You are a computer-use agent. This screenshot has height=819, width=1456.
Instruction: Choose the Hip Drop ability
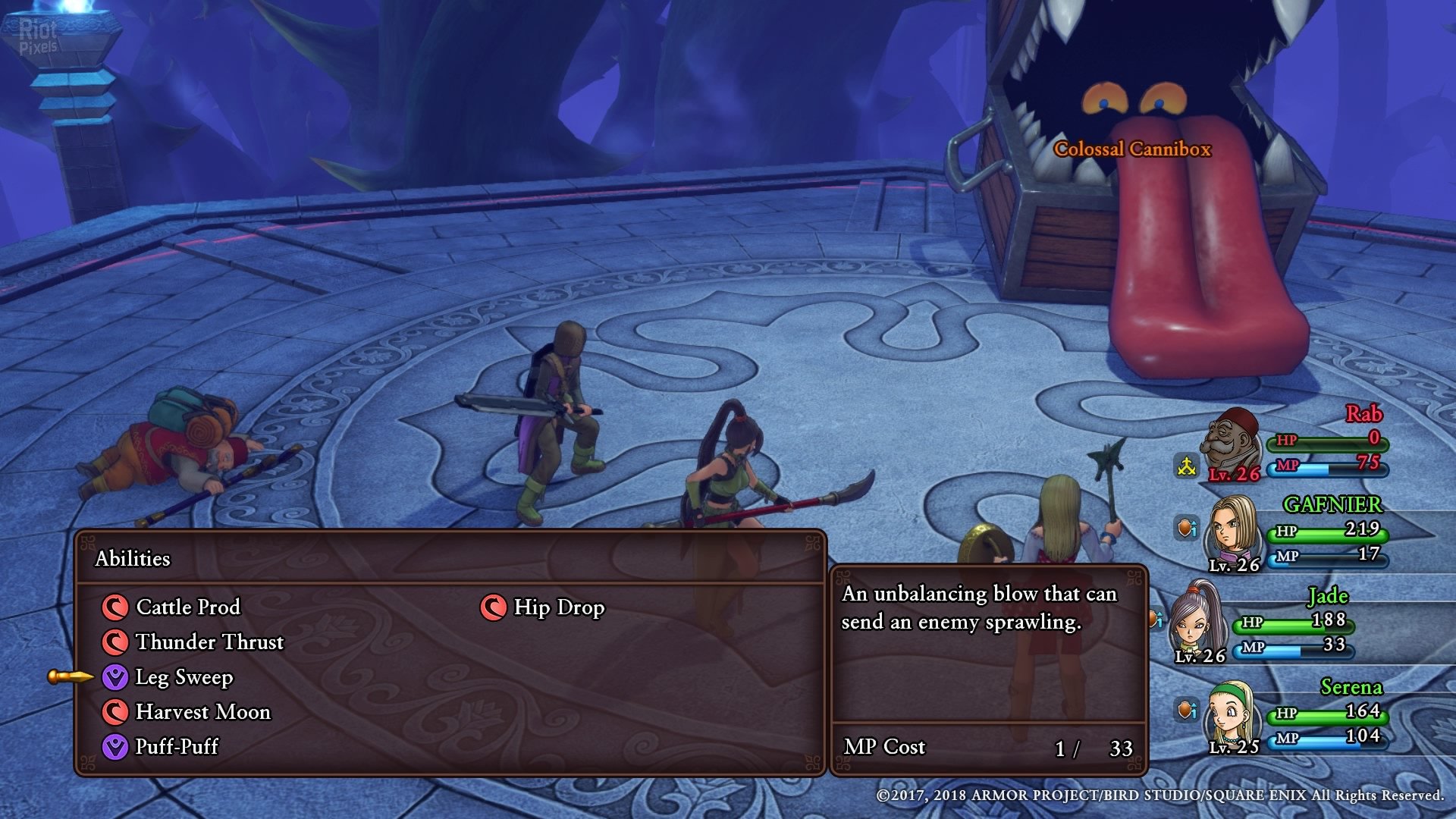[558, 607]
